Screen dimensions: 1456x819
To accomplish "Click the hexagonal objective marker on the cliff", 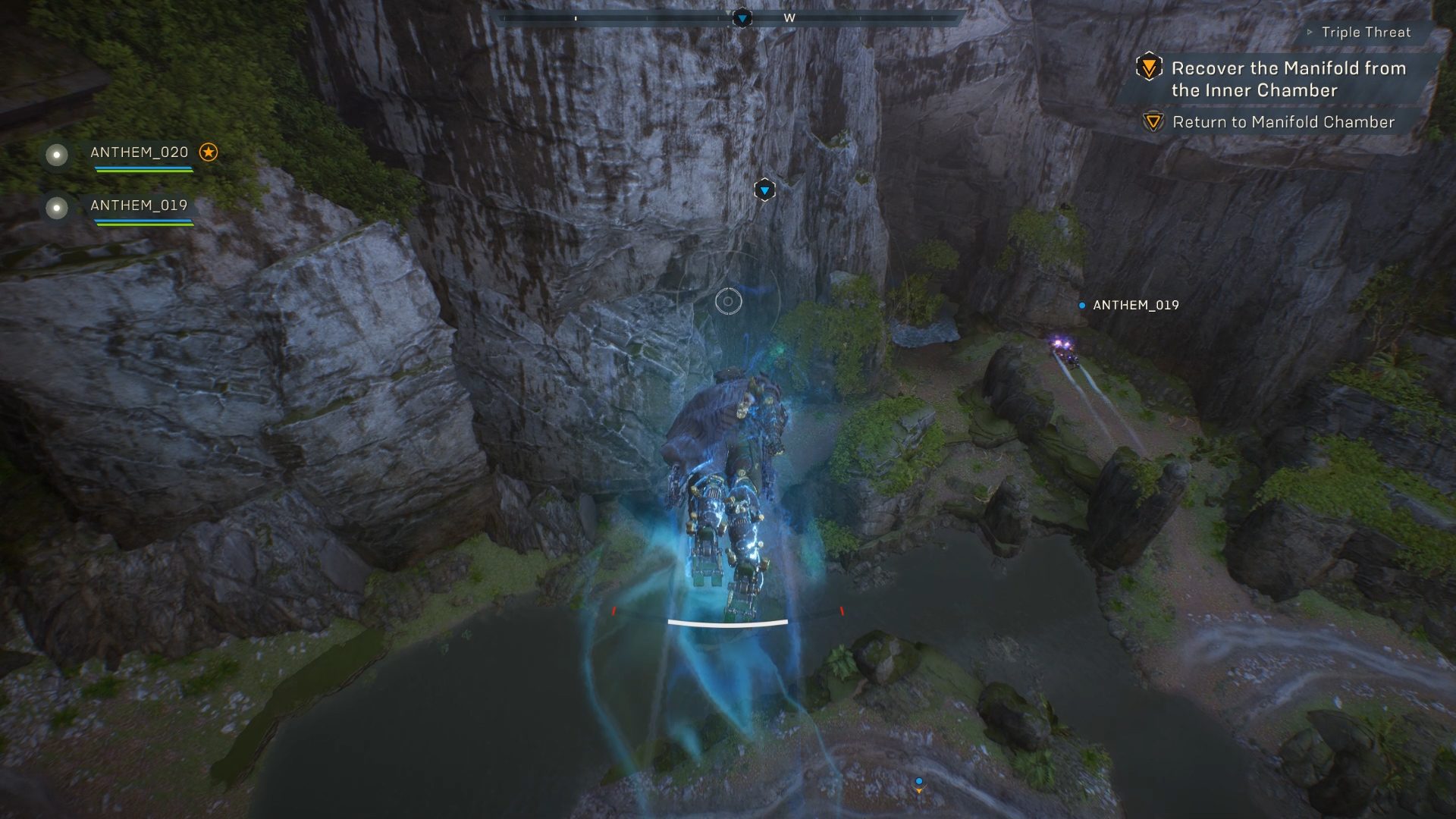I will coord(764,190).
